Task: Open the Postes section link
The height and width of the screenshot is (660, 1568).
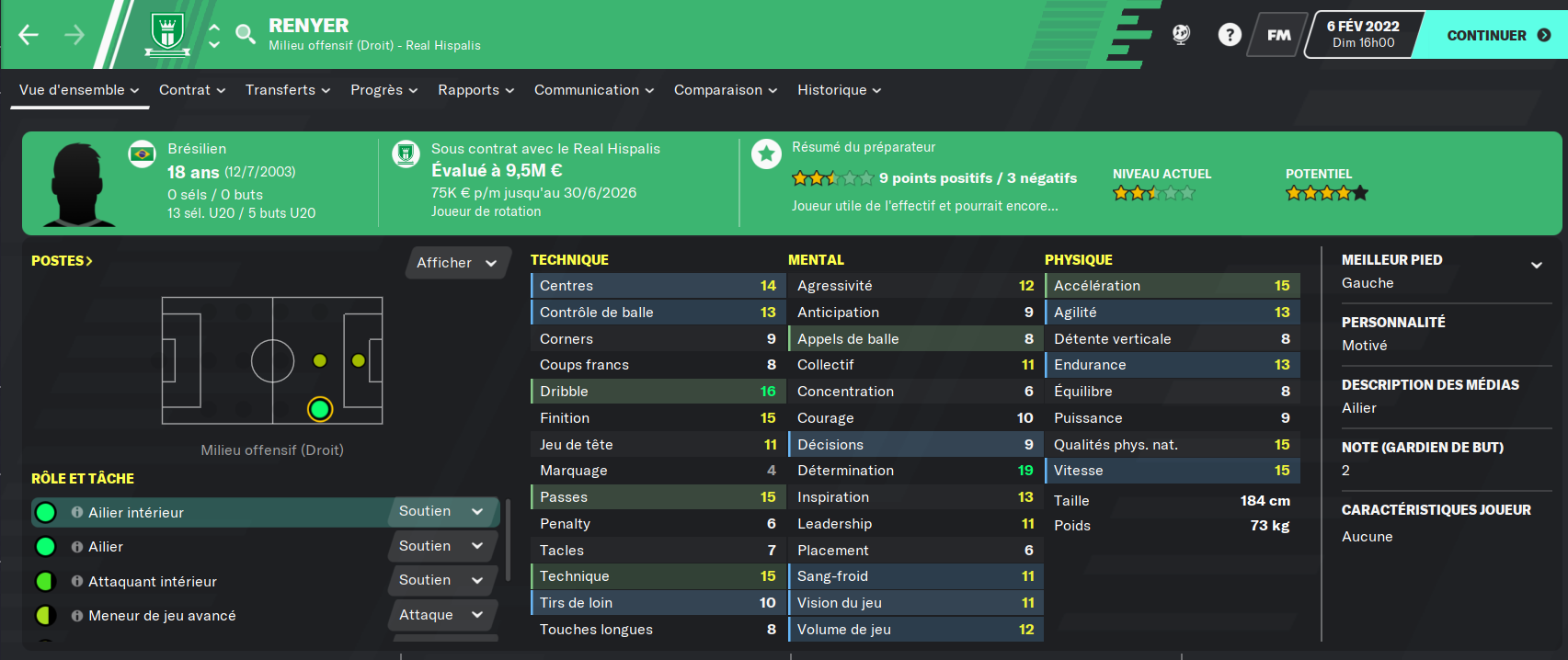Action: [x=62, y=261]
